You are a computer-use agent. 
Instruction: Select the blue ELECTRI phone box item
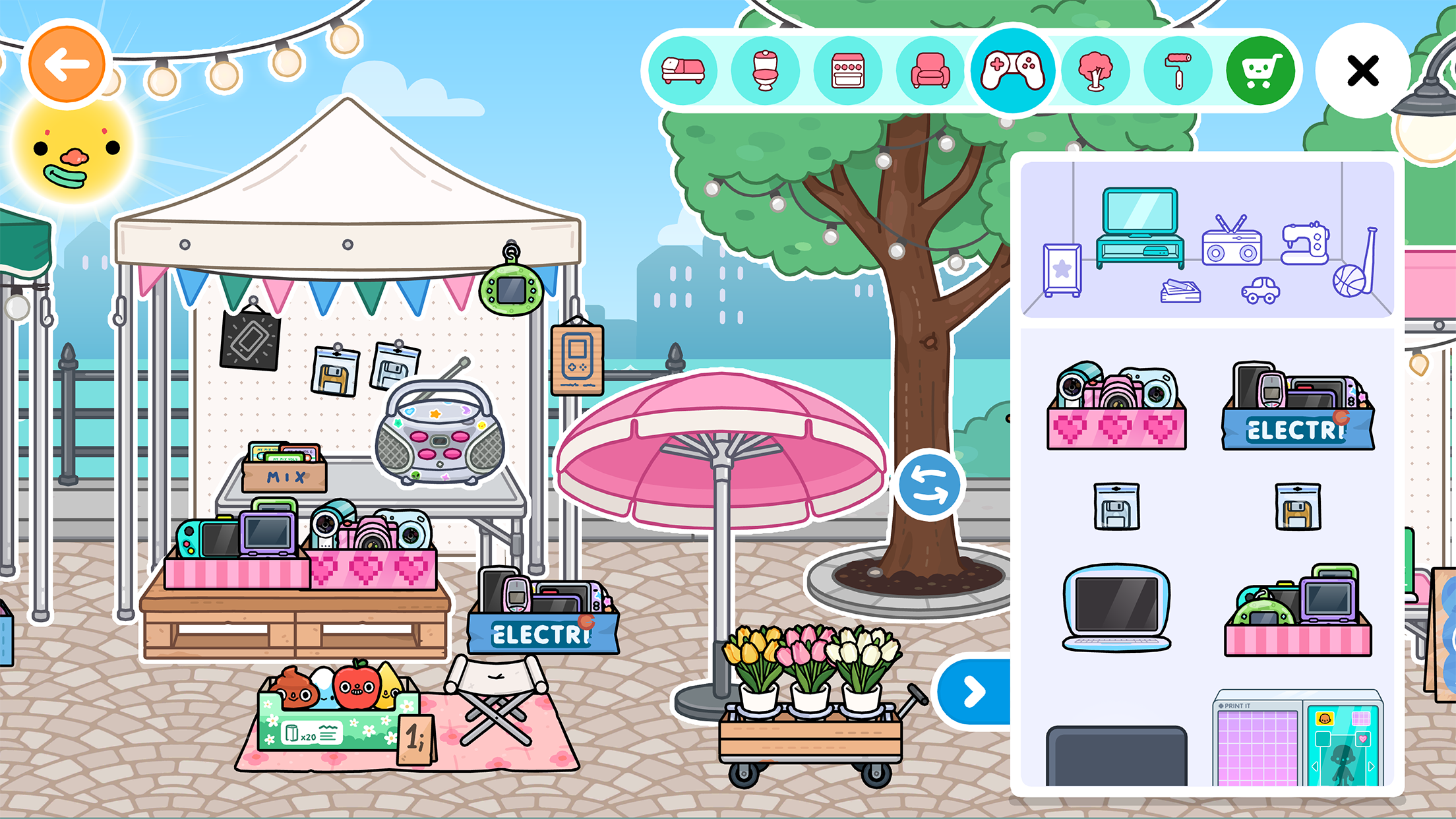coord(1298,406)
